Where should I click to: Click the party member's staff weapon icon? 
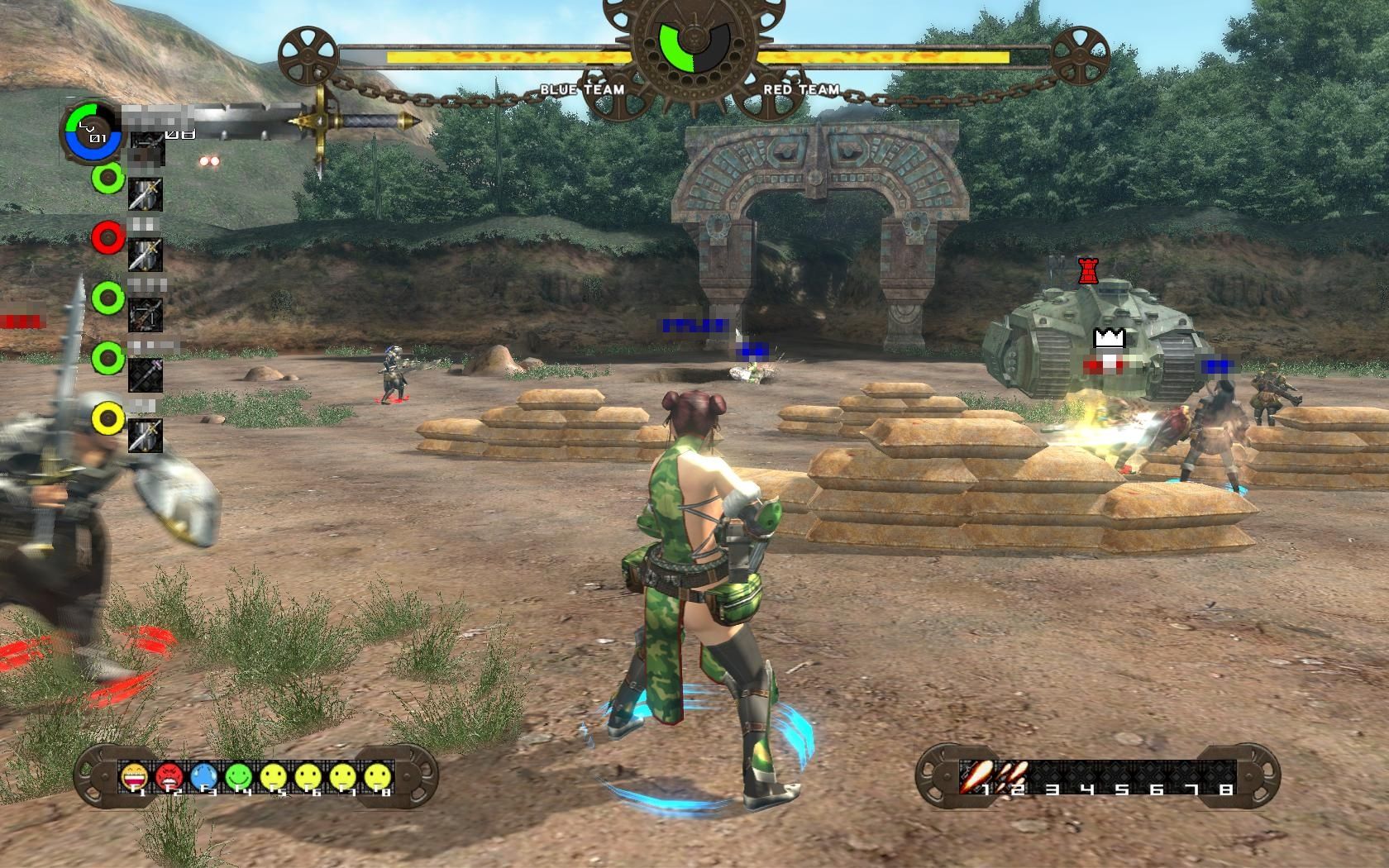pyautogui.click(x=146, y=374)
